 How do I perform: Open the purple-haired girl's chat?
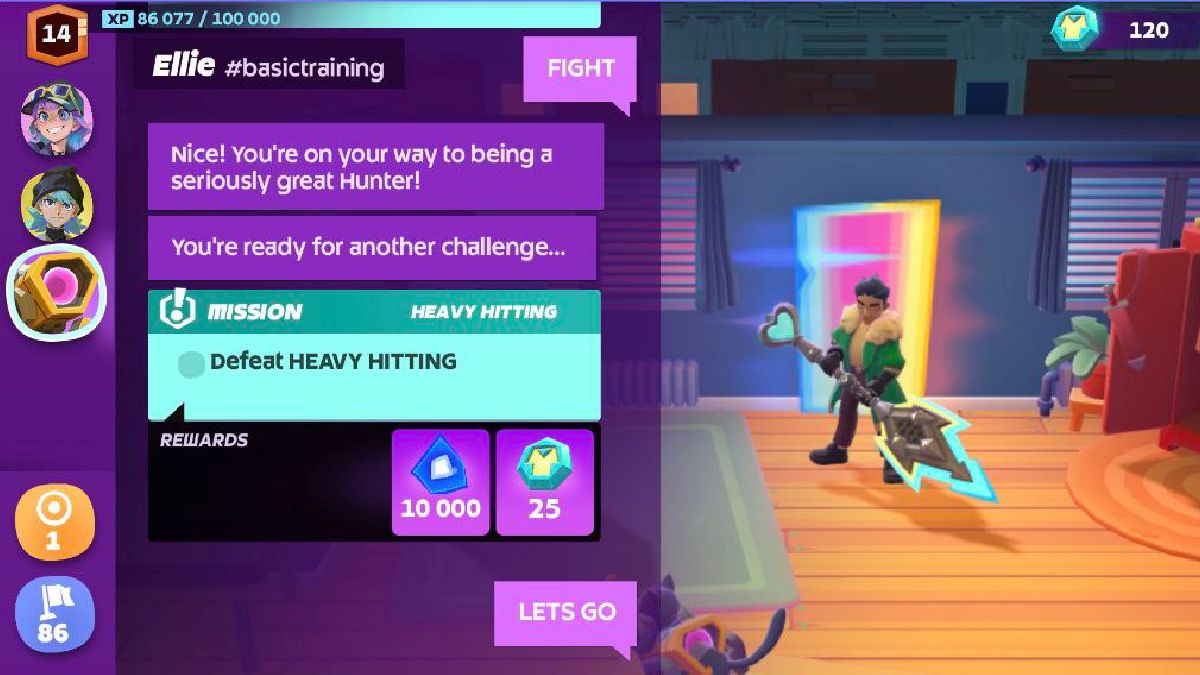[x=57, y=119]
